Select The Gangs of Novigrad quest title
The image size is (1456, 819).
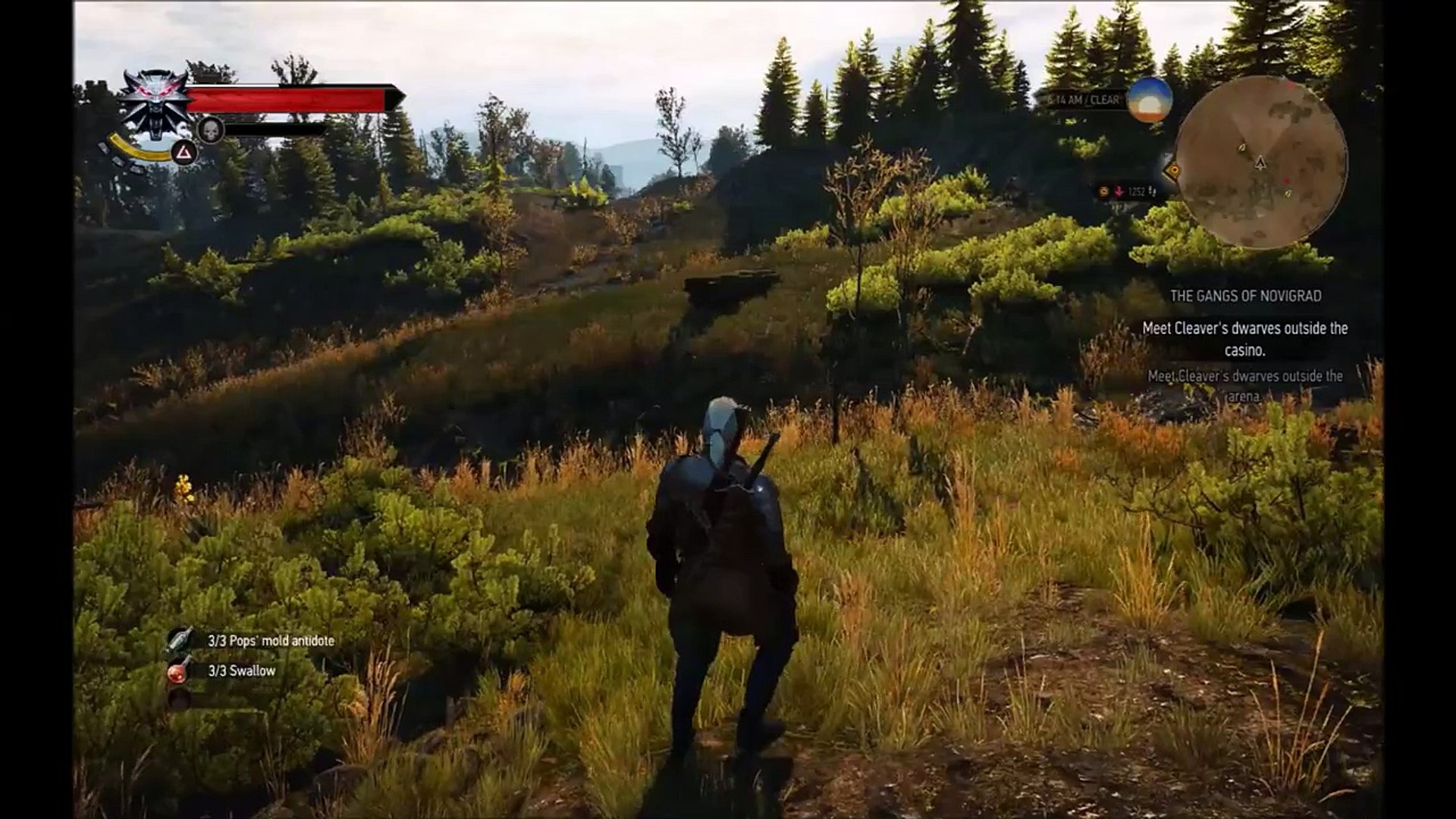pyautogui.click(x=1245, y=296)
